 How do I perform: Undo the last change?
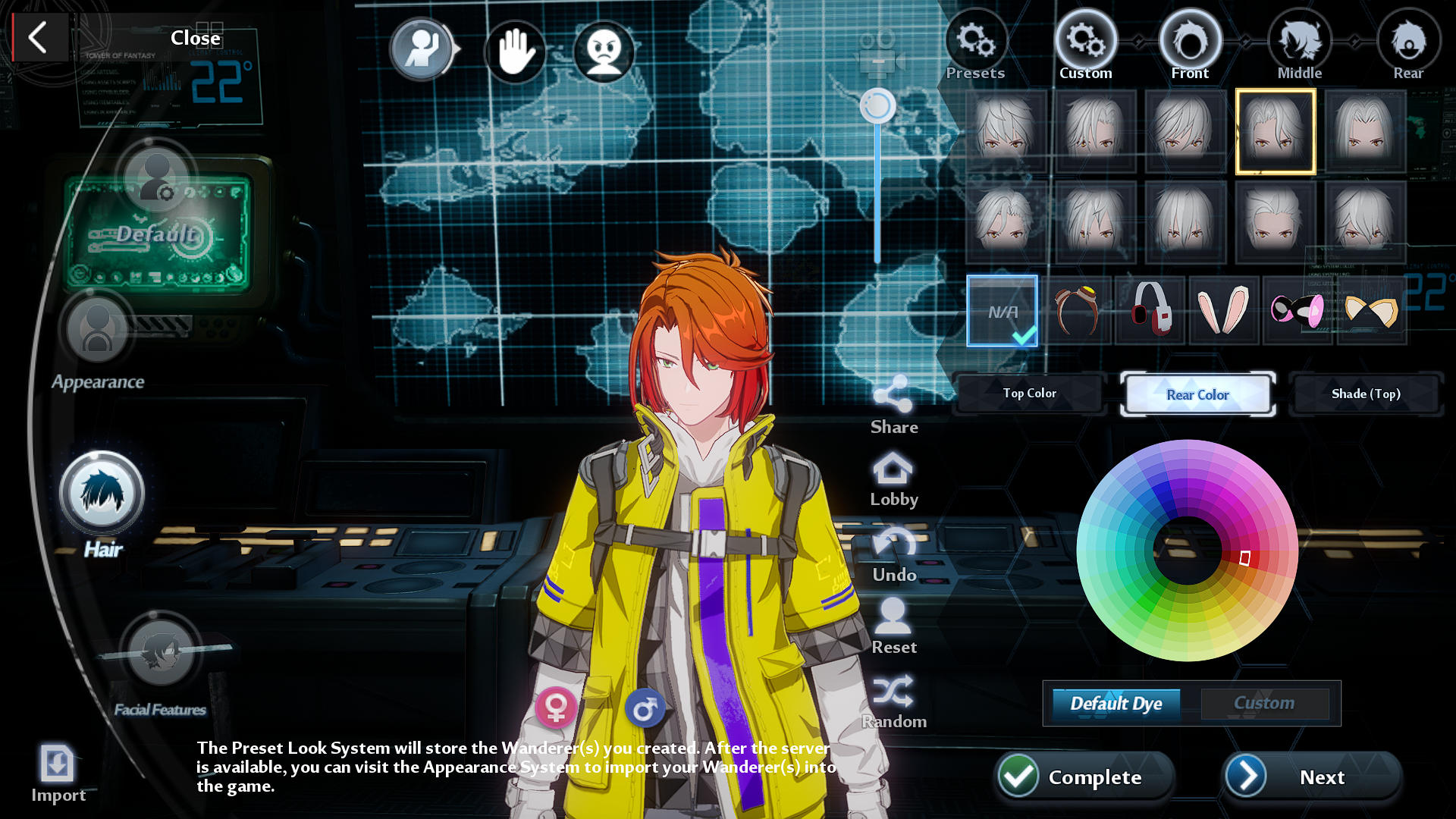[894, 555]
